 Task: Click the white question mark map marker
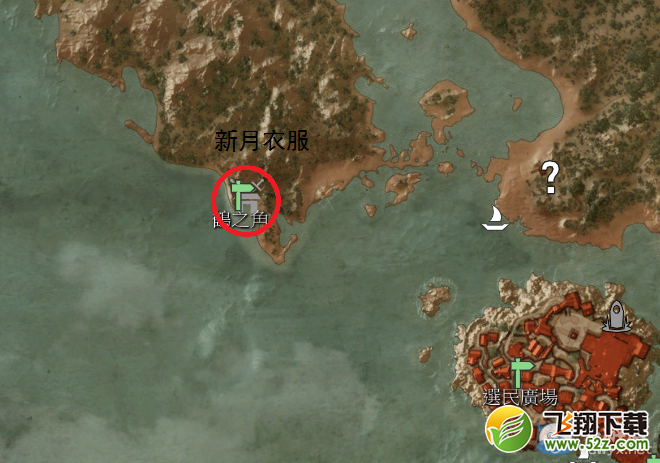tap(549, 177)
